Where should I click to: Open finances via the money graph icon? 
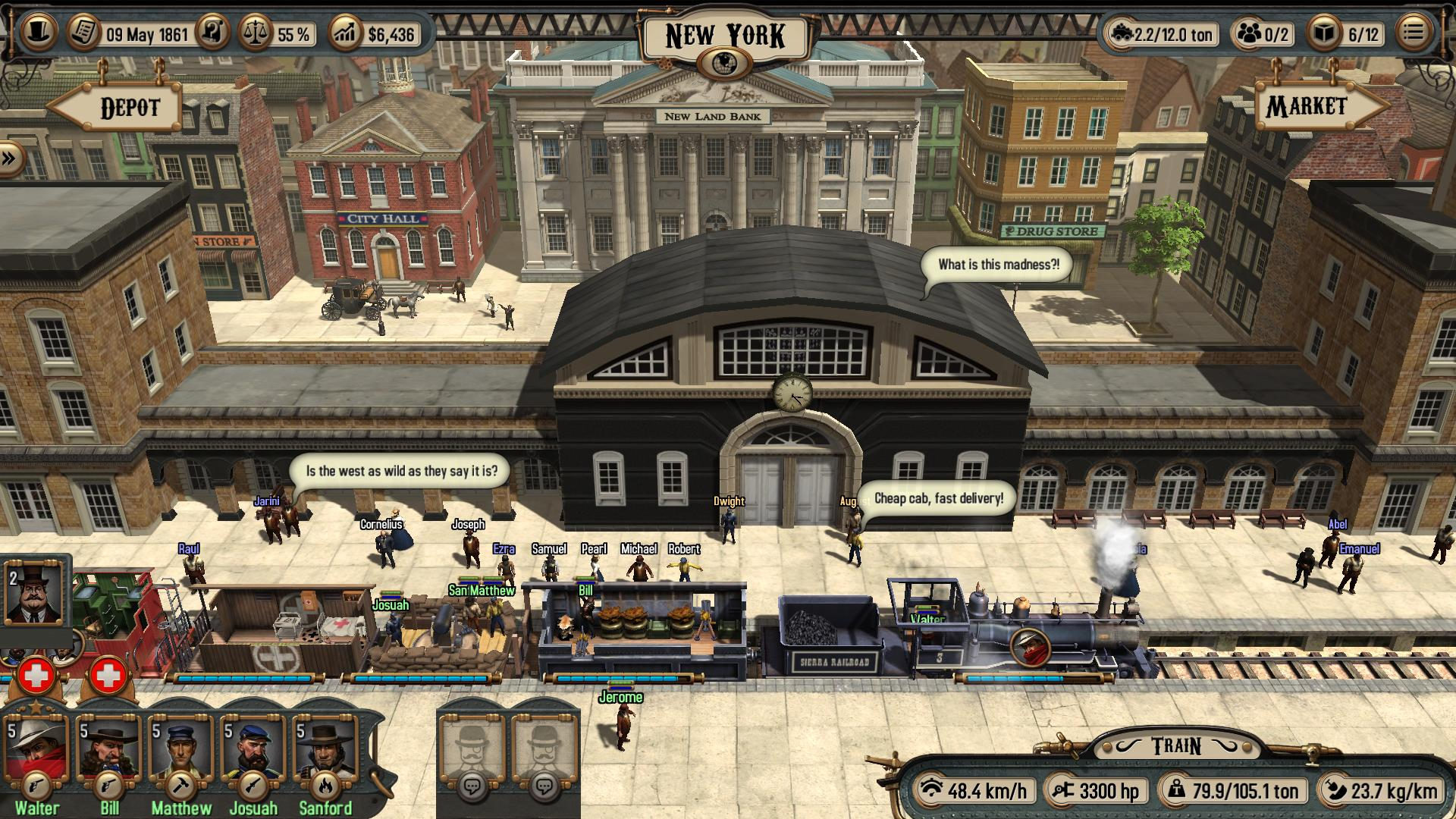[347, 32]
